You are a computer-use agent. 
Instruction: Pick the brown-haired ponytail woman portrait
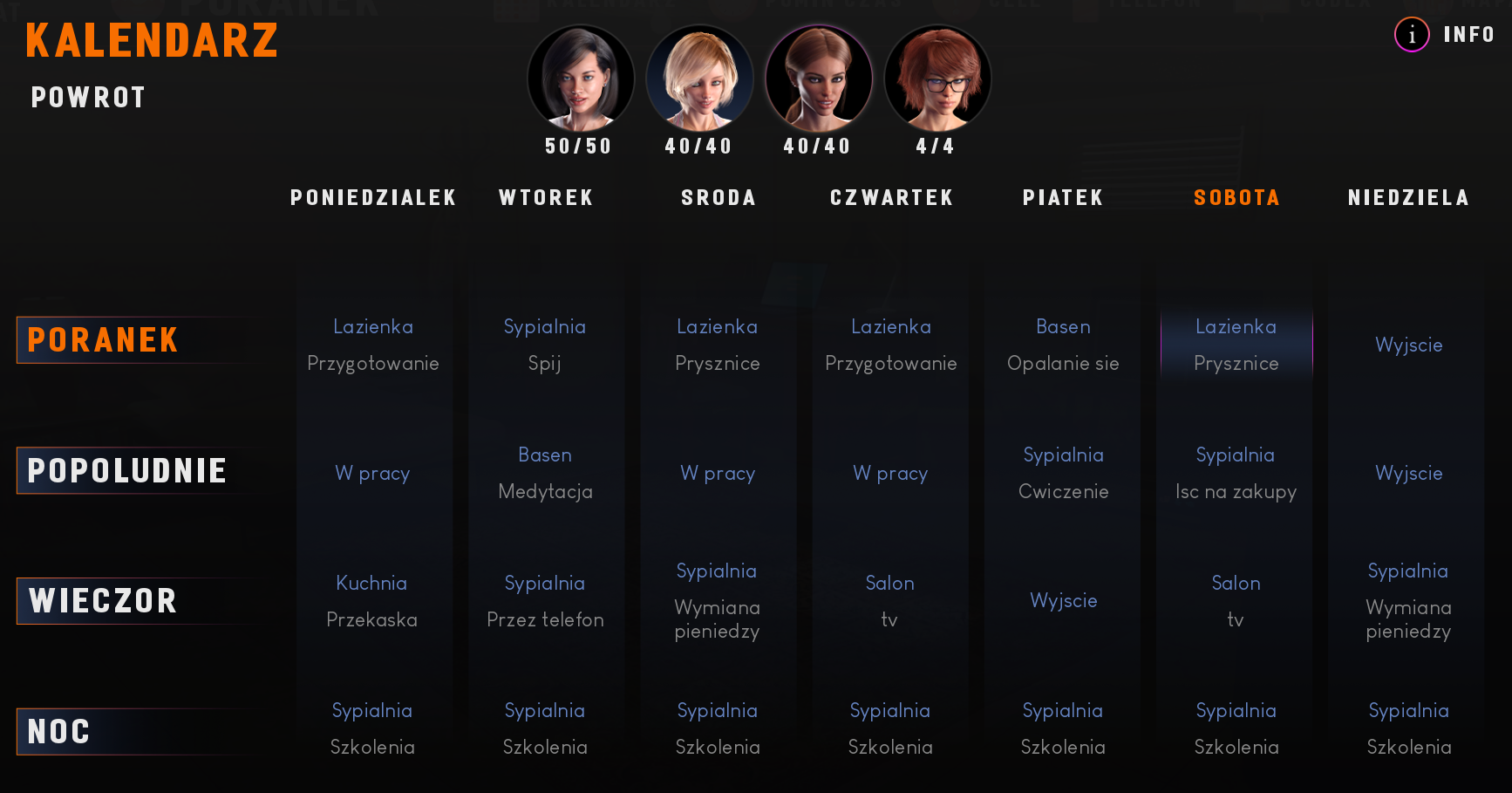click(818, 79)
